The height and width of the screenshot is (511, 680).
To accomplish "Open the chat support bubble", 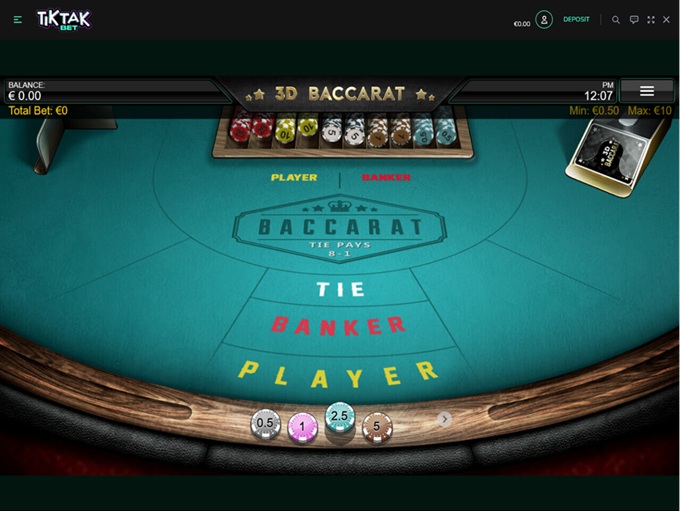I will pos(634,19).
